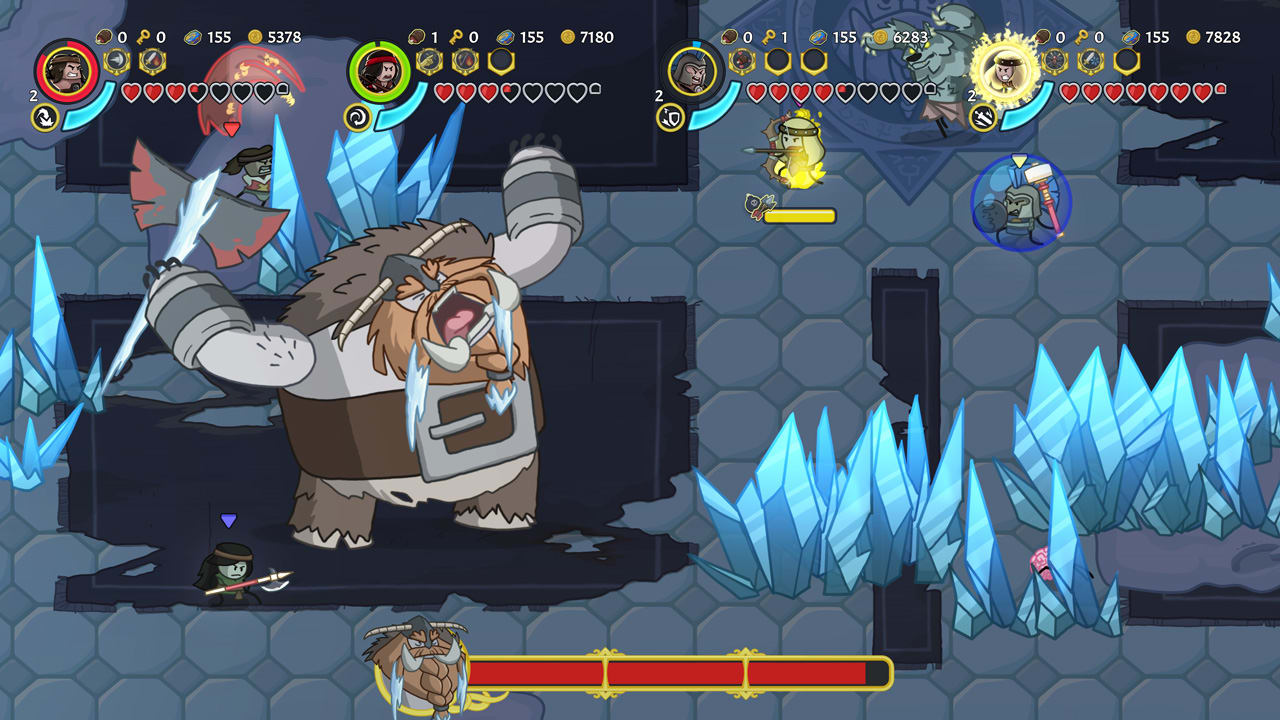Click the dodge swirl icon below Player 2's portrait
1280x720 pixels.
pos(357,116)
